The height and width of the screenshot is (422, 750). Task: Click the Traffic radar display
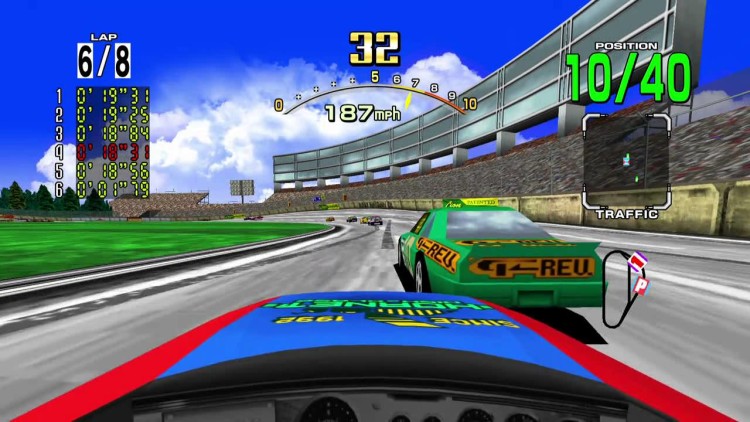pos(627,155)
